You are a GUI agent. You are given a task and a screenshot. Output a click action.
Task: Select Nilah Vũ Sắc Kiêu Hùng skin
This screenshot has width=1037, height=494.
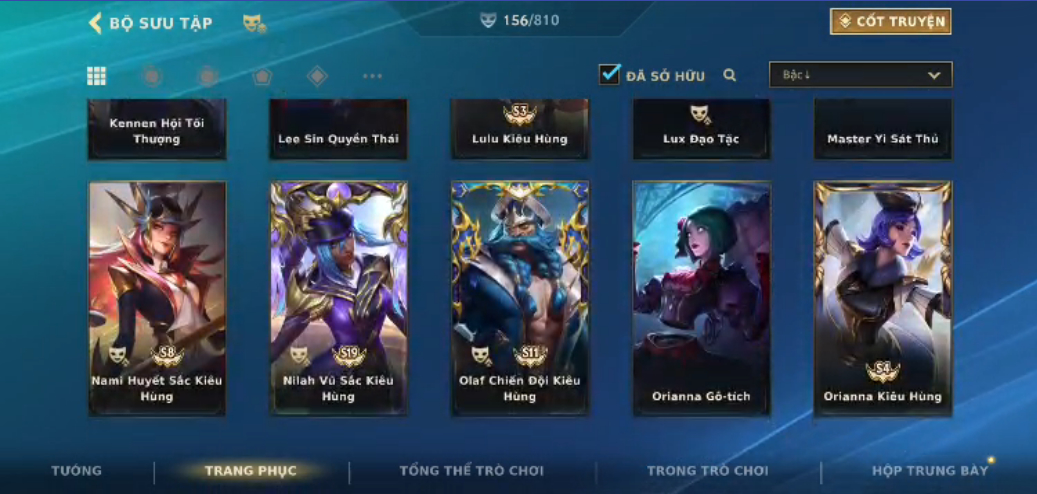[x=338, y=297]
